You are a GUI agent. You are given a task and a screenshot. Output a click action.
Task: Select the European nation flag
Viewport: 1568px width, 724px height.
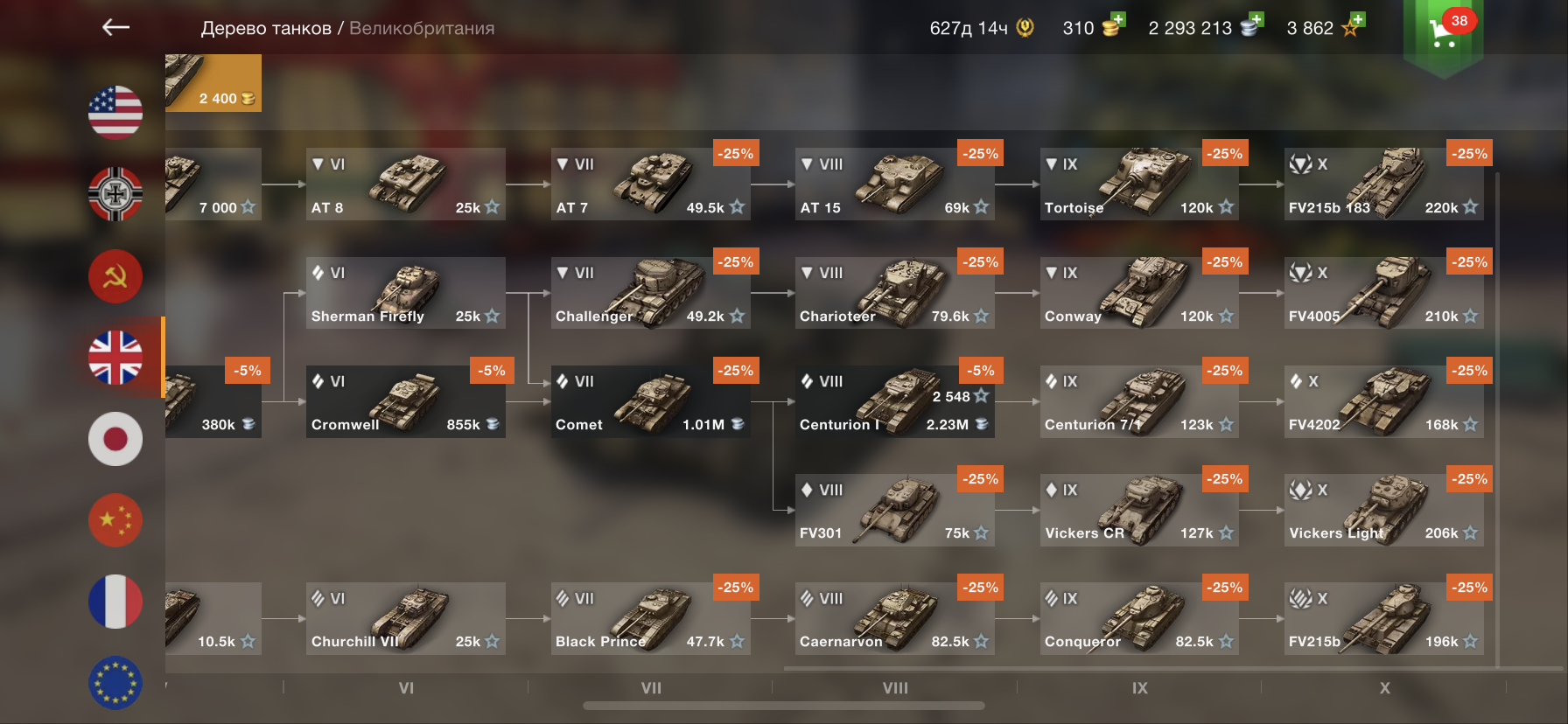(115, 683)
